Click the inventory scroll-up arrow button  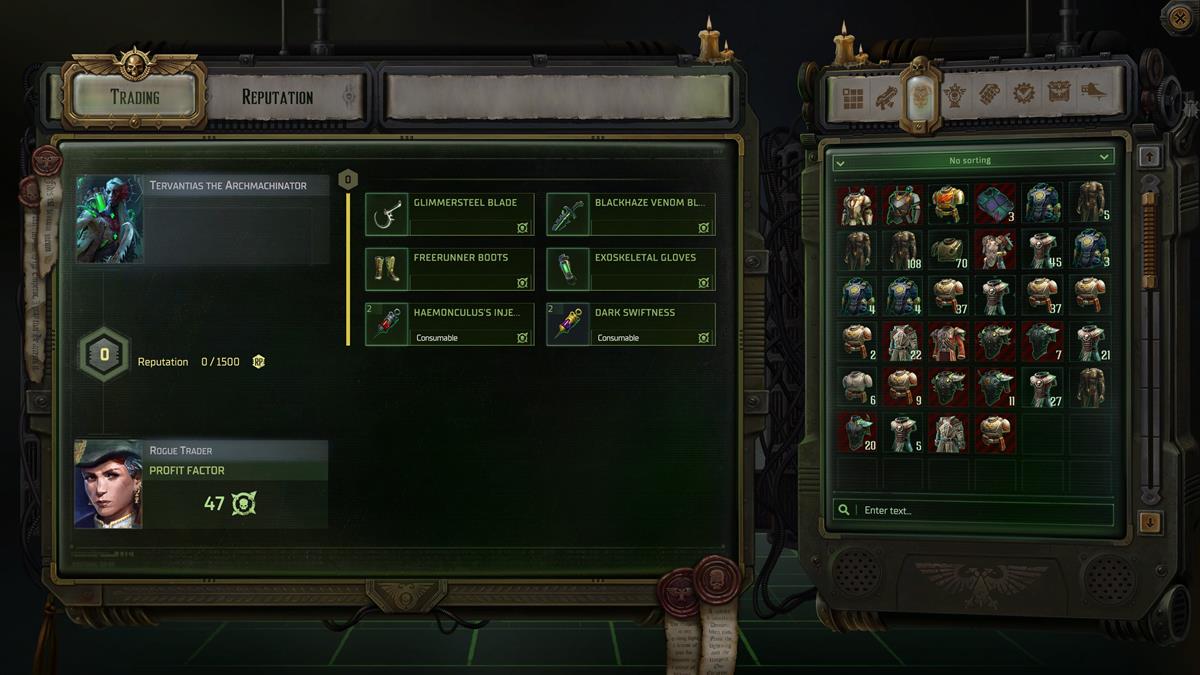[x=1150, y=156]
